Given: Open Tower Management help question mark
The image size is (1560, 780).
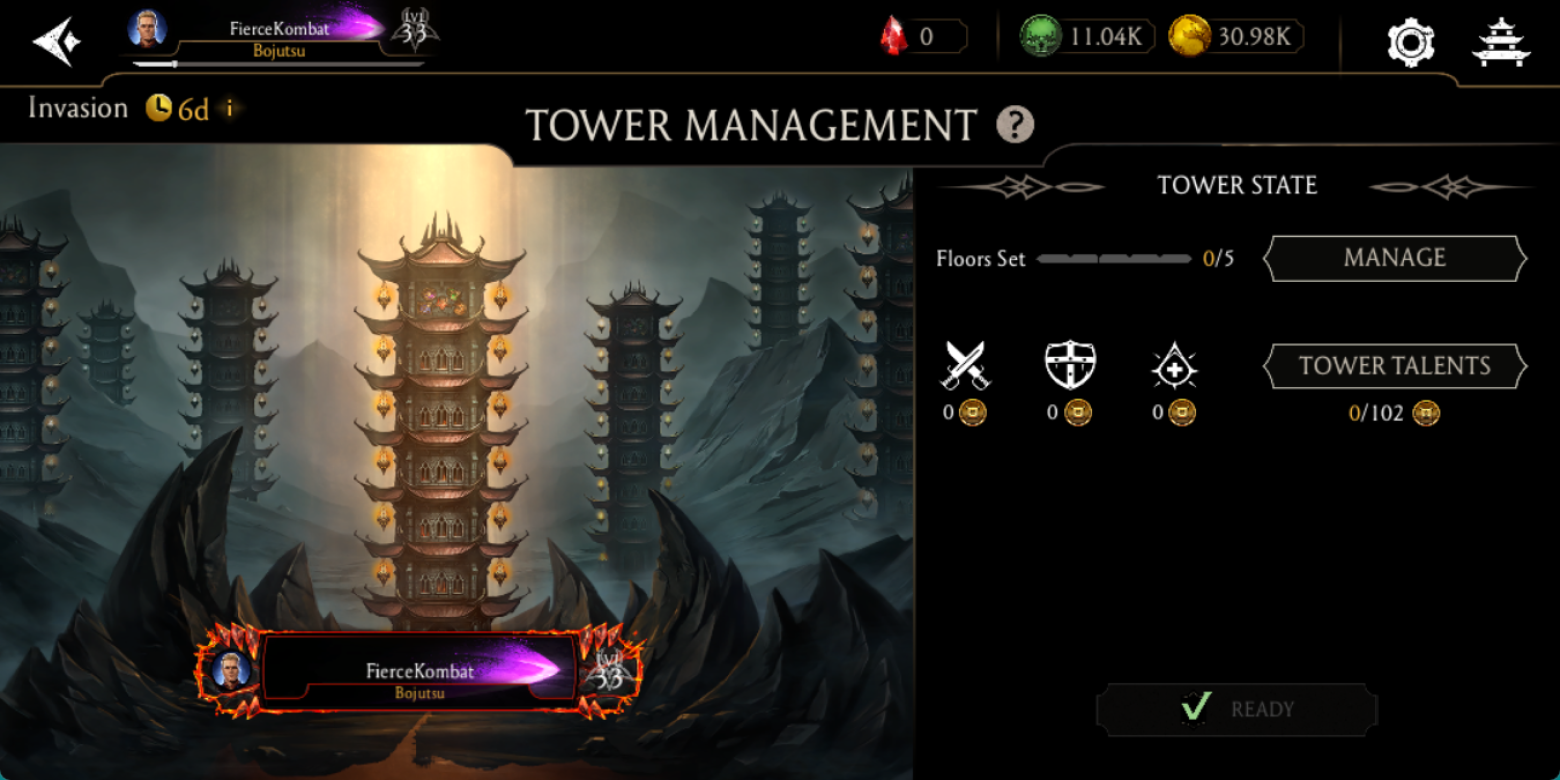Looking at the screenshot, I should pyautogui.click(x=1015, y=125).
